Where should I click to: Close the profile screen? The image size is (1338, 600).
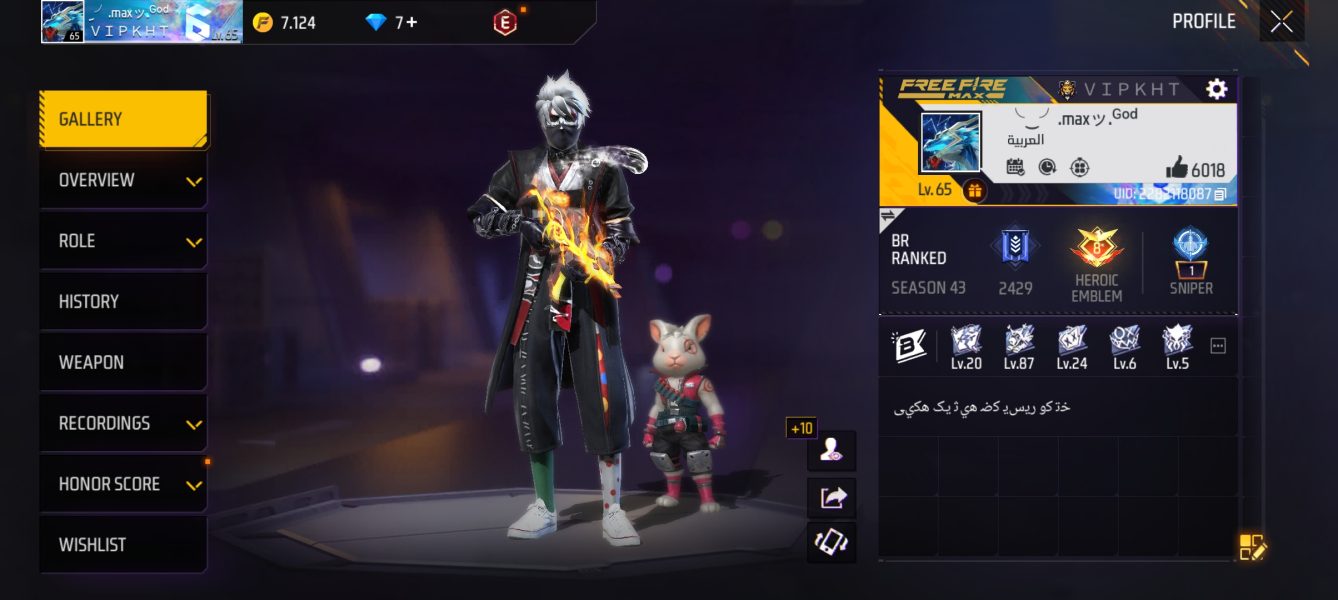1281,22
